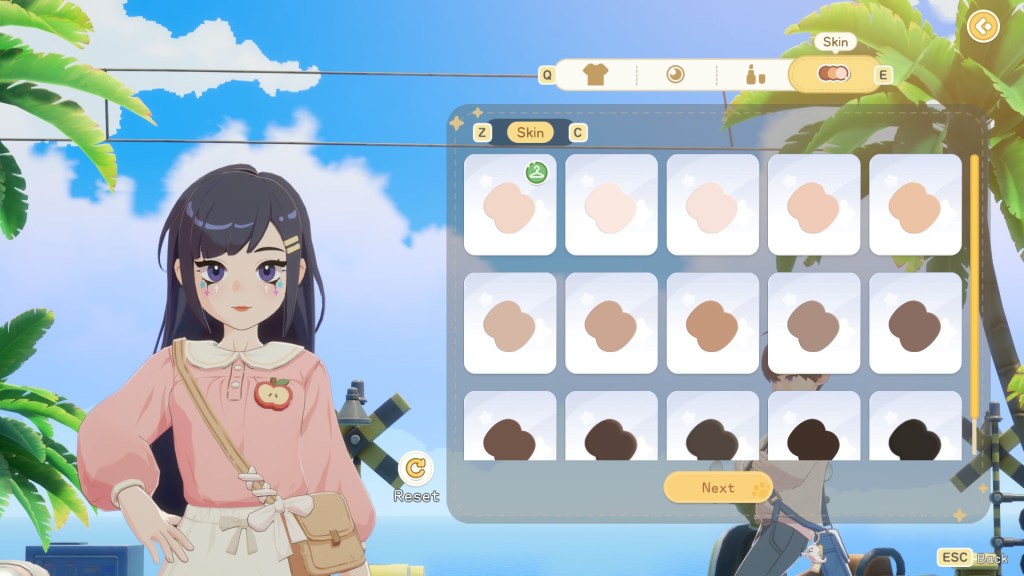The image size is (1024, 576).
Task: Reset the character appearance
Action: [x=416, y=467]
